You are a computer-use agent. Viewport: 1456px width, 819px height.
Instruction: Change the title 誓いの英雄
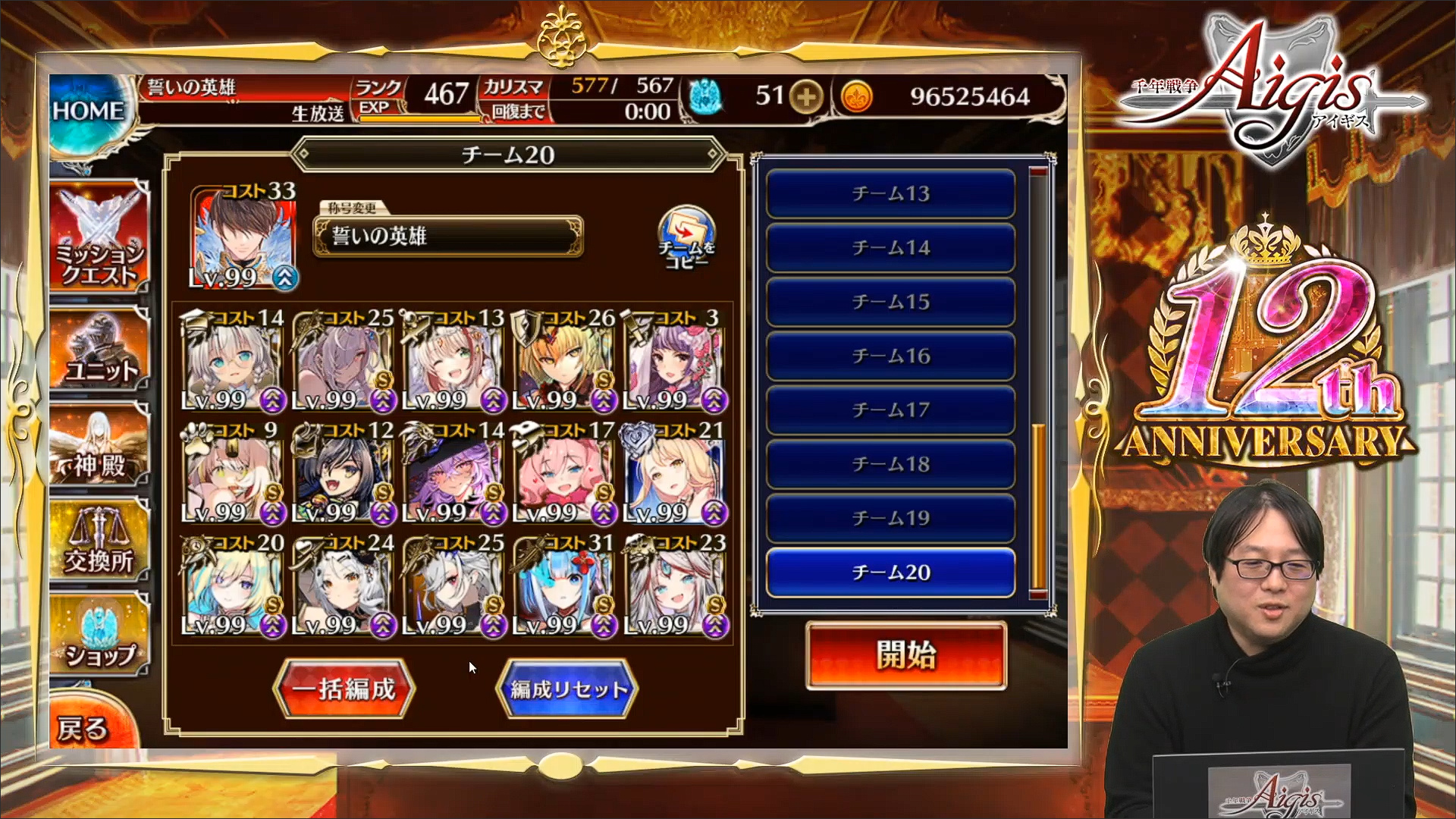[447, 236]
